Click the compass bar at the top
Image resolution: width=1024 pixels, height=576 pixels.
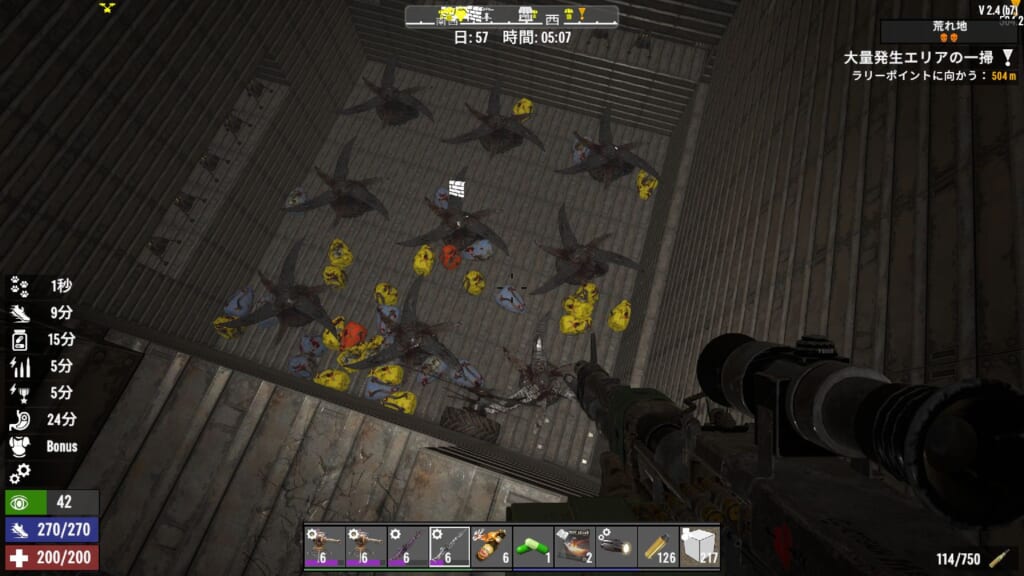click(511, 15)
